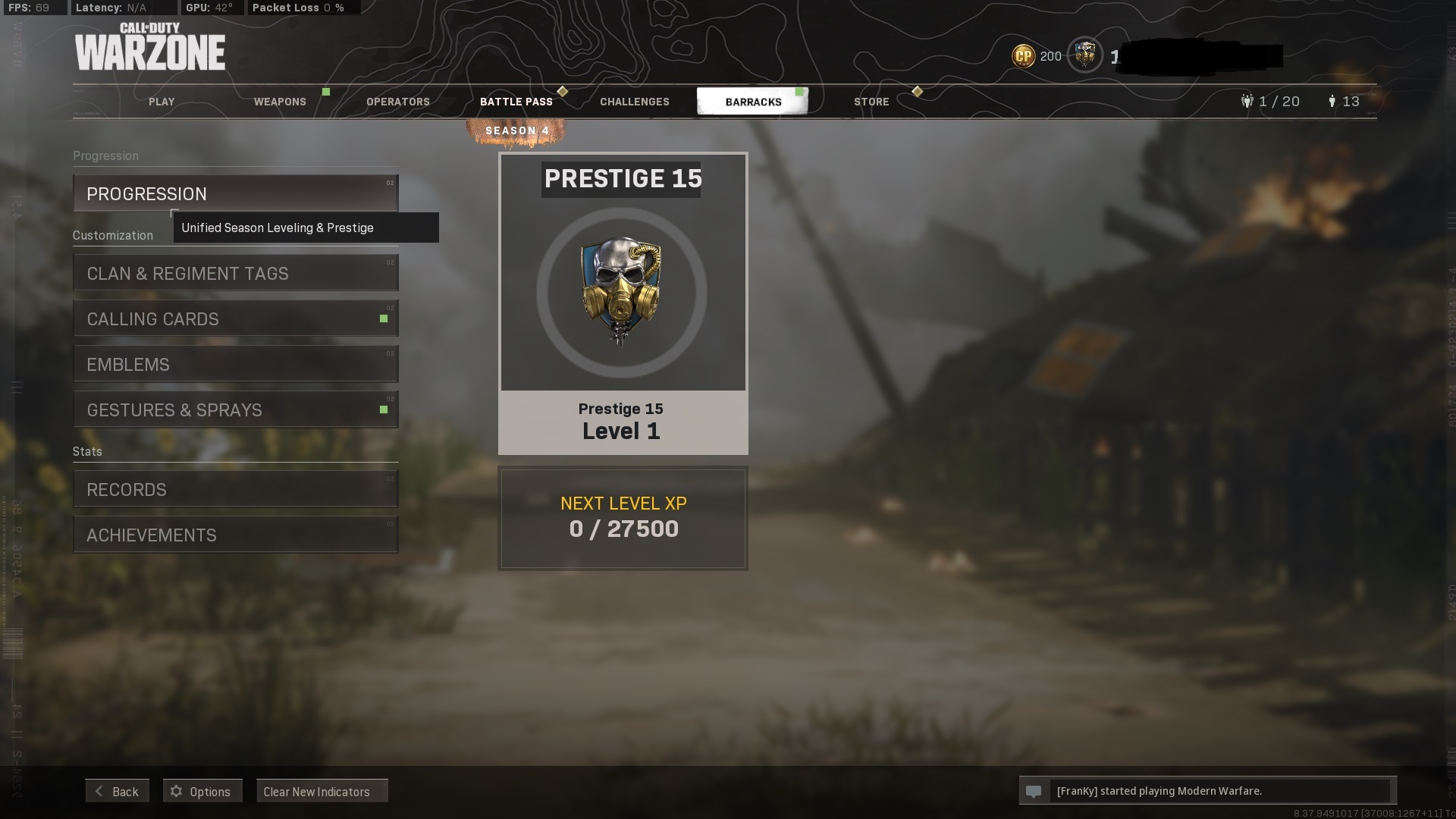Open the Options menu
This screenshot has height=819, width=1456.
pos(202,791)
